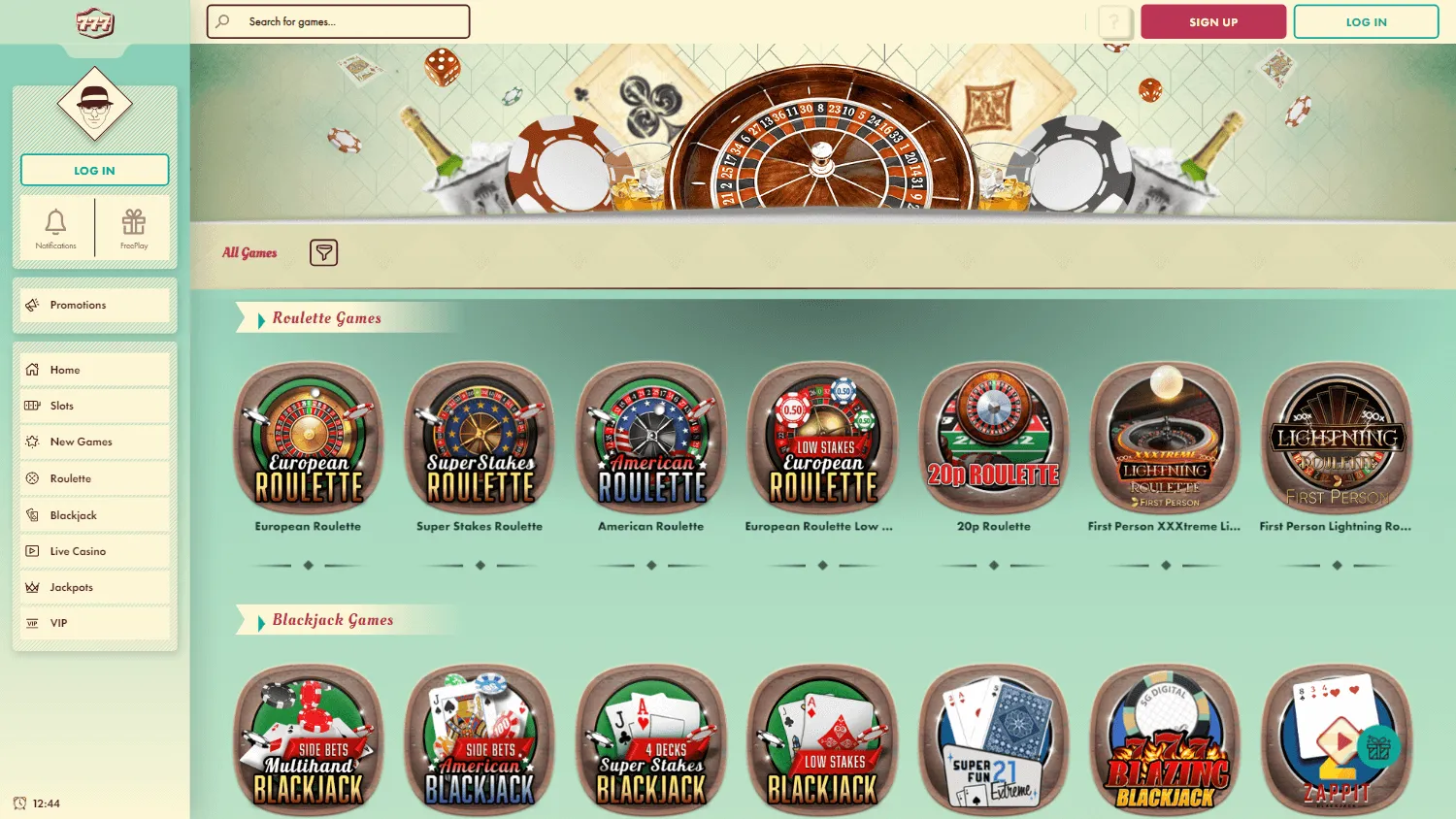Click the 777 casino logo

point(94,21)
